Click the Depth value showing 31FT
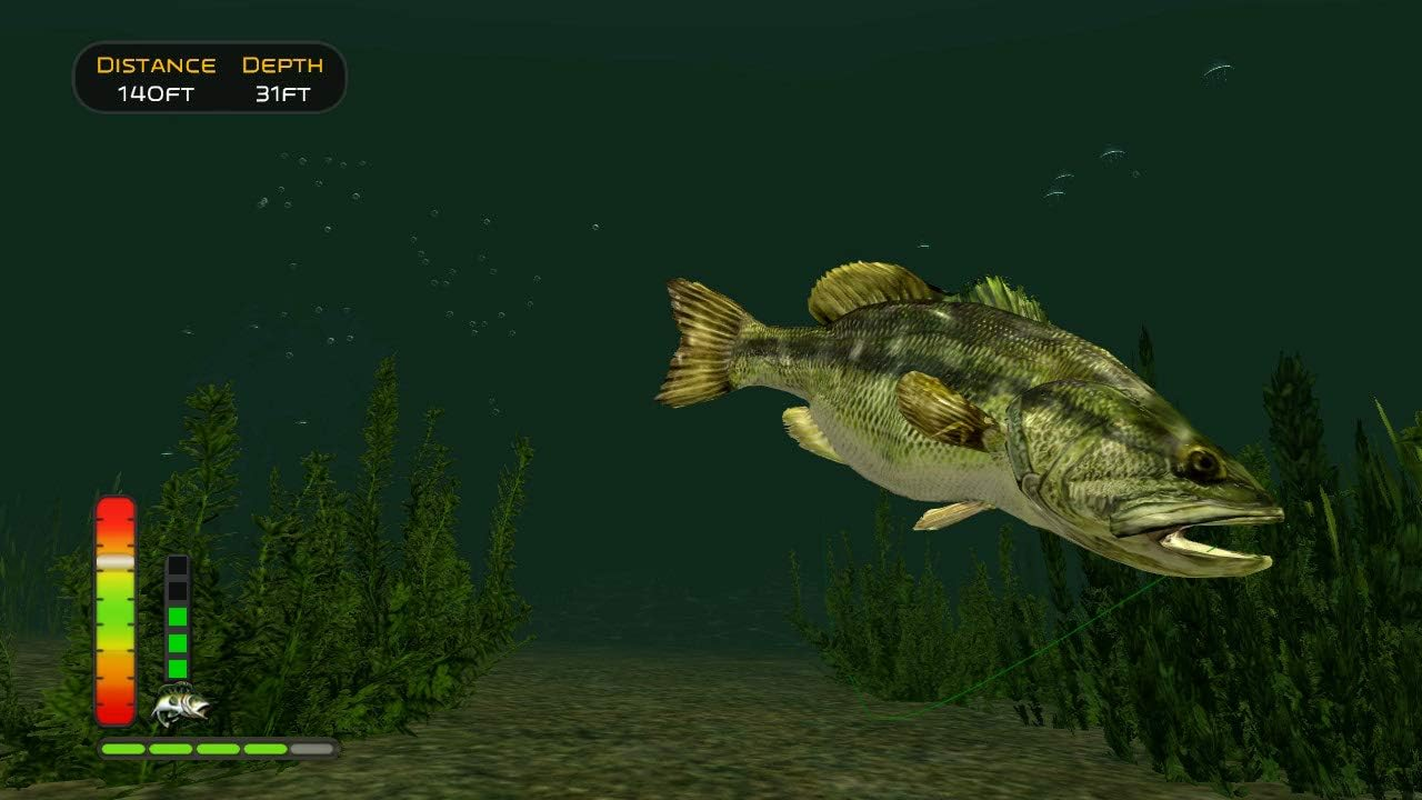 click(x=281, y=94)
